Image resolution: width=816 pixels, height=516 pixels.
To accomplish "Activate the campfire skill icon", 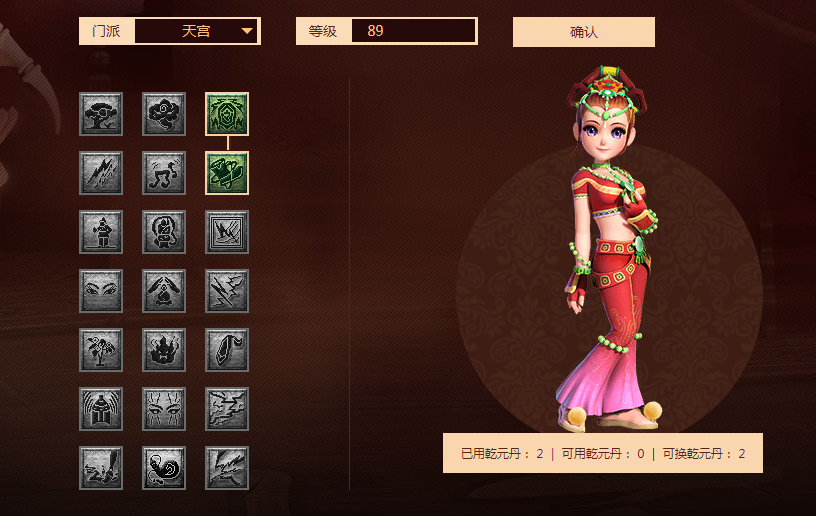I will click(x=164, y=291).
